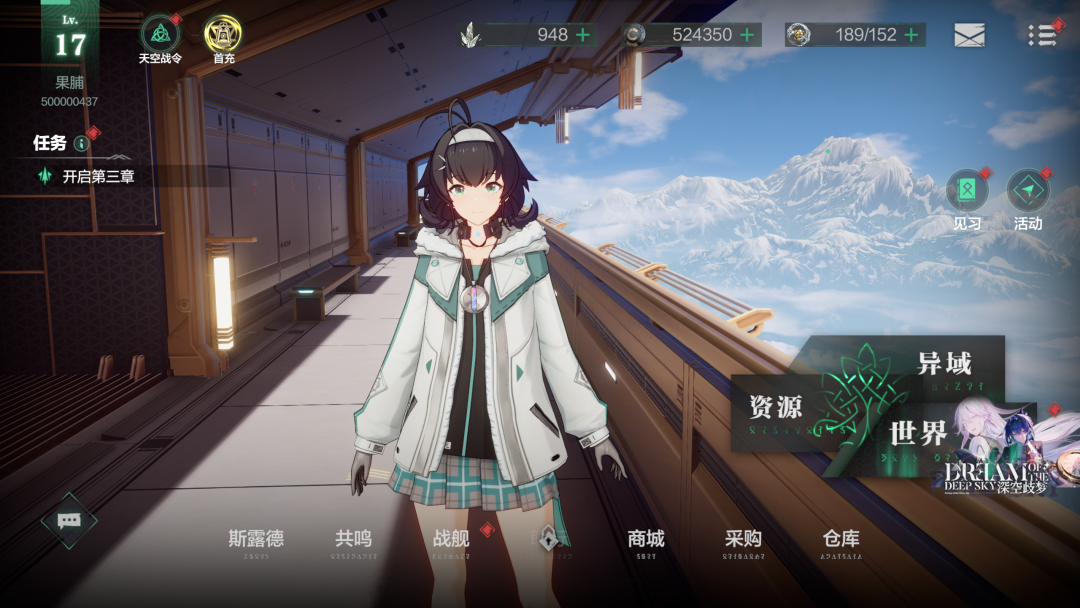
Task: Enter the 资源 resource stages
Action: 776,407
